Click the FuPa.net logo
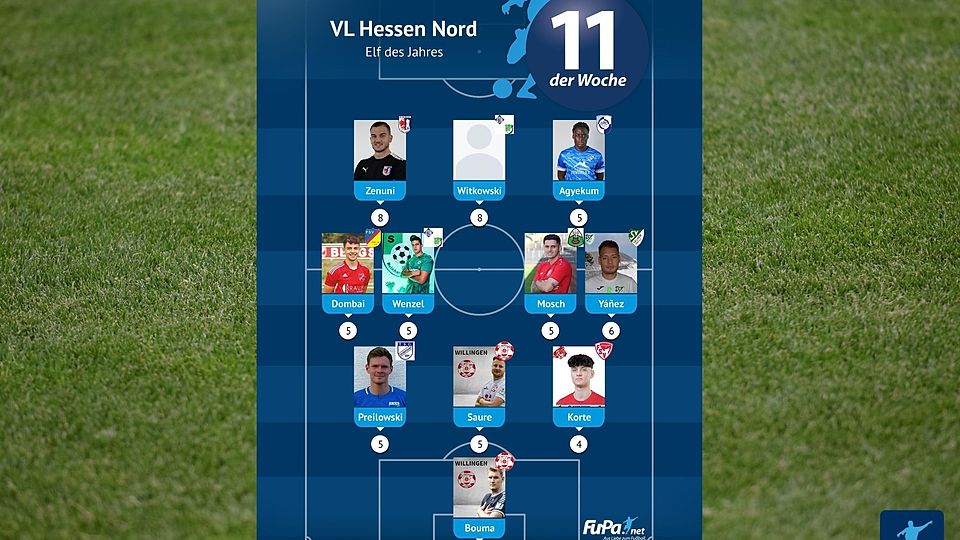 click(x=611, y=527)
